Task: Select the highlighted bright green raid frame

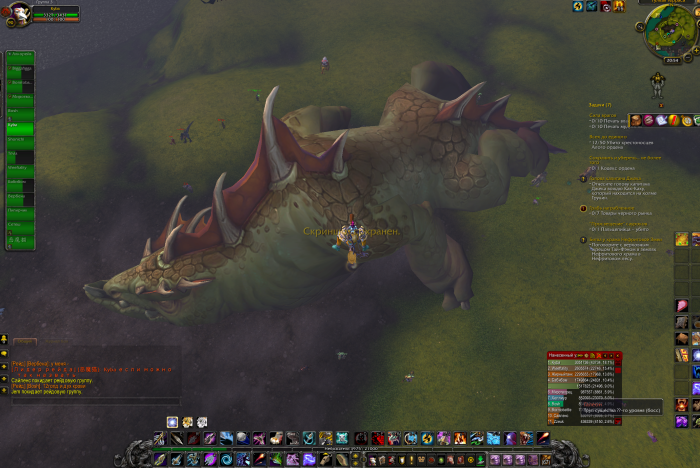Action: [x=19, y=127]
